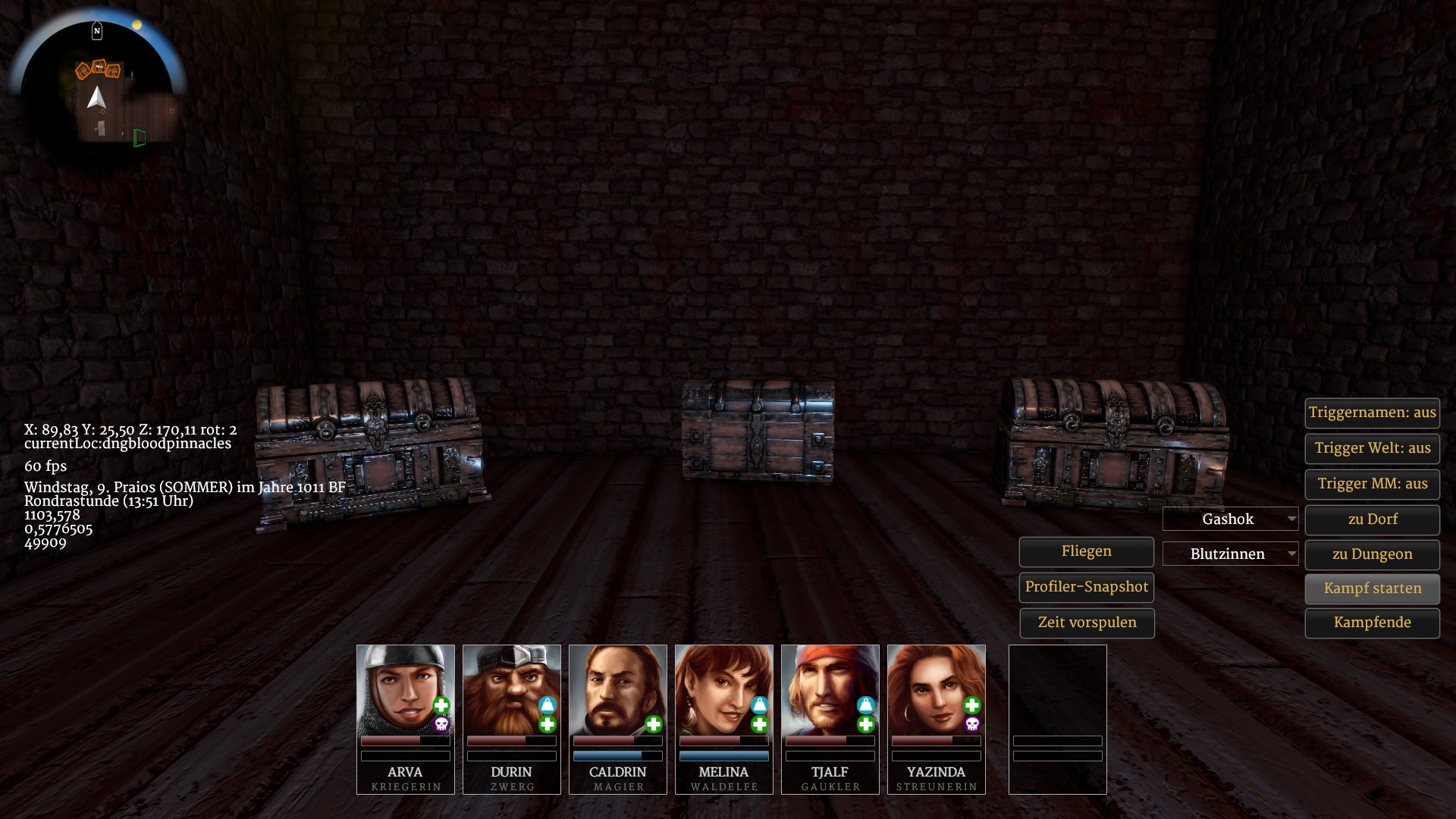Toggle the Triggernamen debug button
This screenshot has width=1456, height=819.
pyautogui.click(x=1372, y=413)
